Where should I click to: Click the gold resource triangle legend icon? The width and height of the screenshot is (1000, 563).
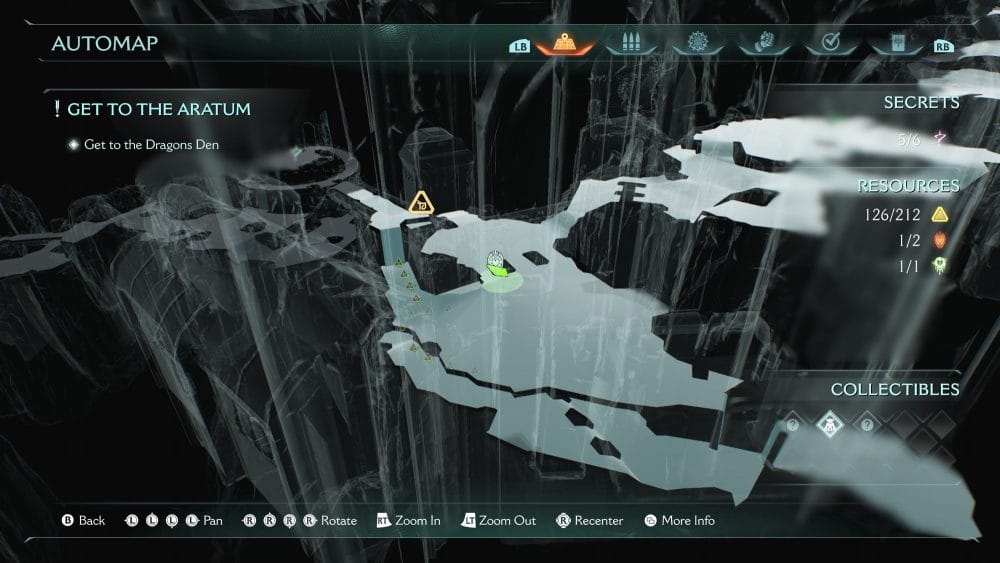click(940, 213)
